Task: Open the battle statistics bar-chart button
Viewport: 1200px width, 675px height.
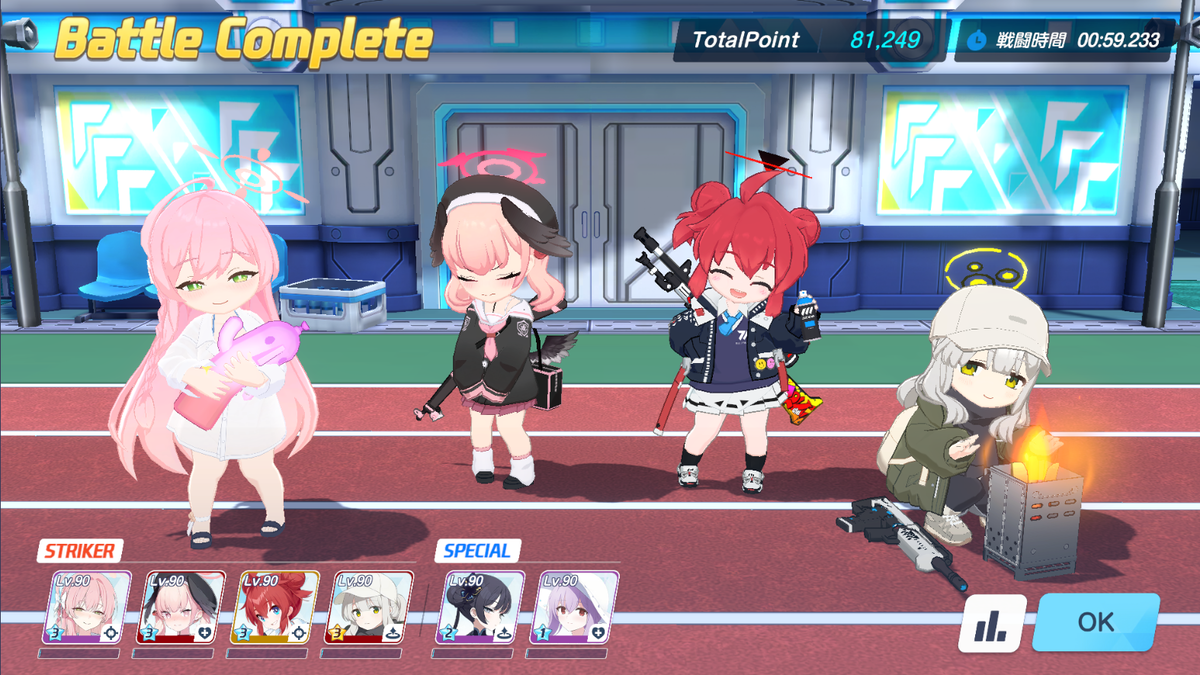Action: (x=993, y=624)
